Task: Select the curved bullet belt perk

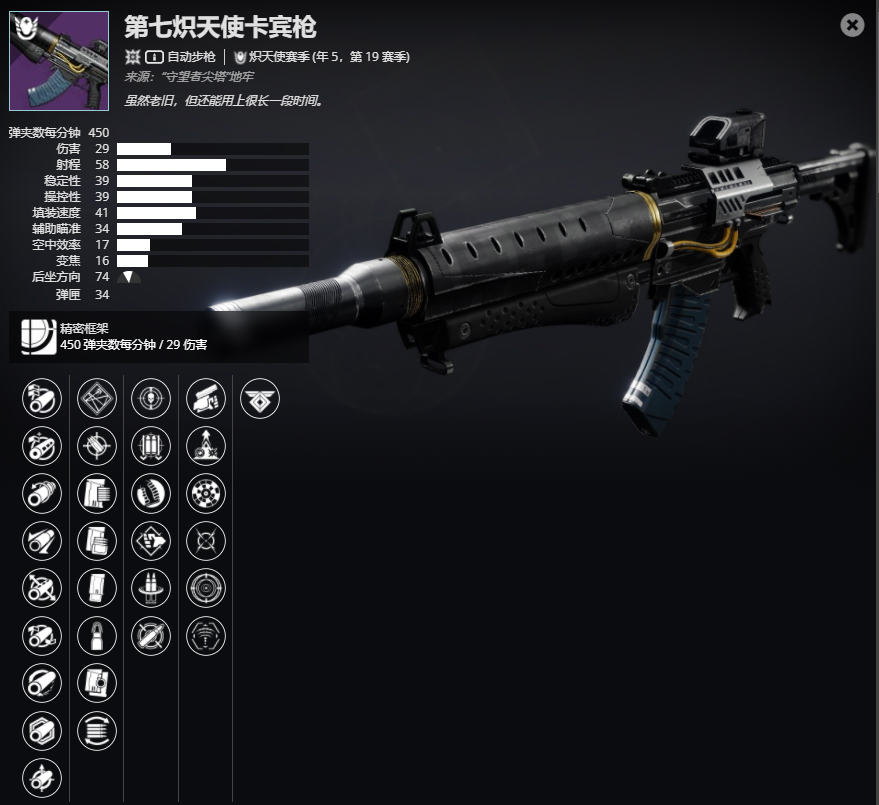Action: click(x=151, y=494)
